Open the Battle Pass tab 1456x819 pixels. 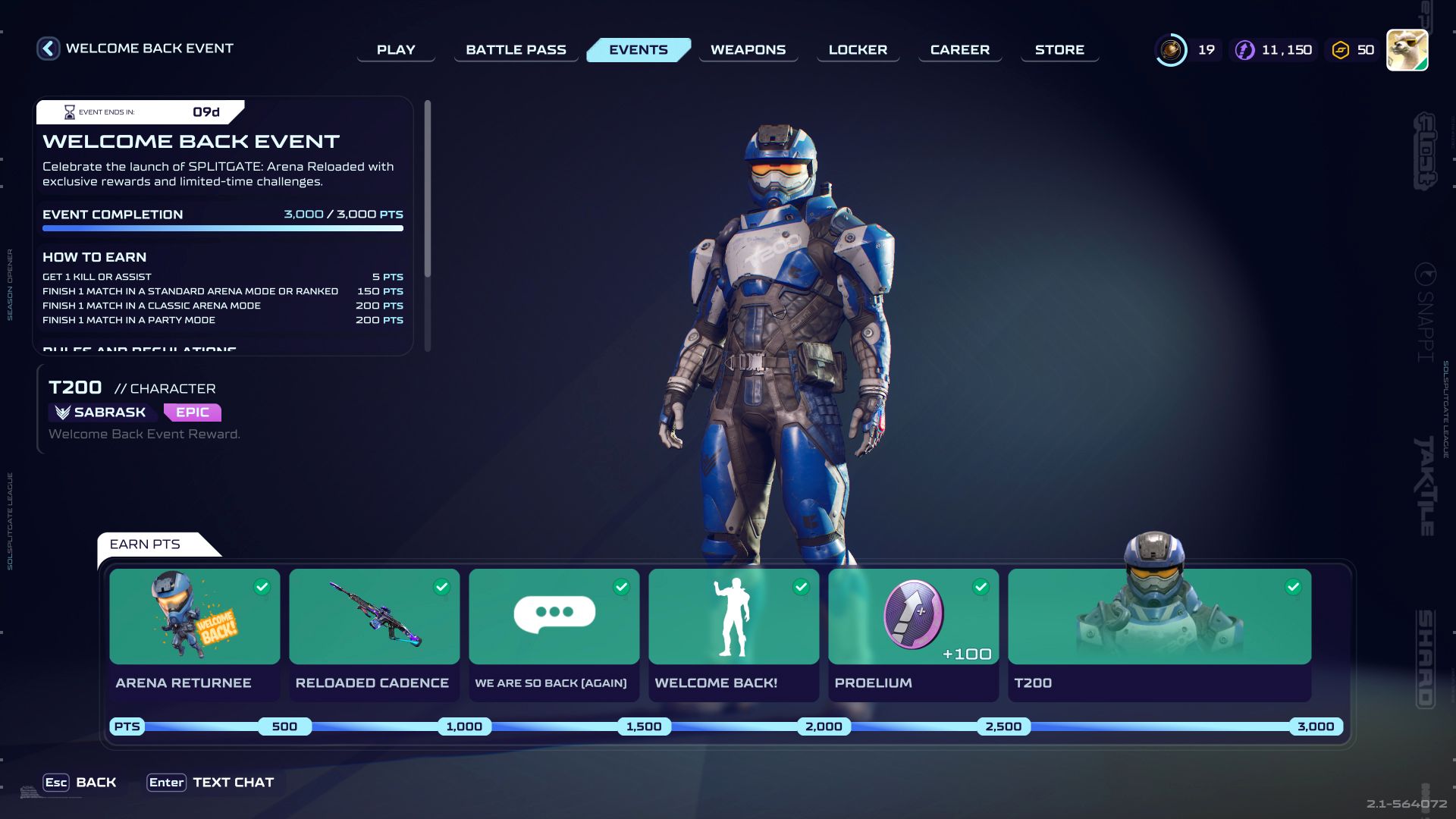click(516, 49)
